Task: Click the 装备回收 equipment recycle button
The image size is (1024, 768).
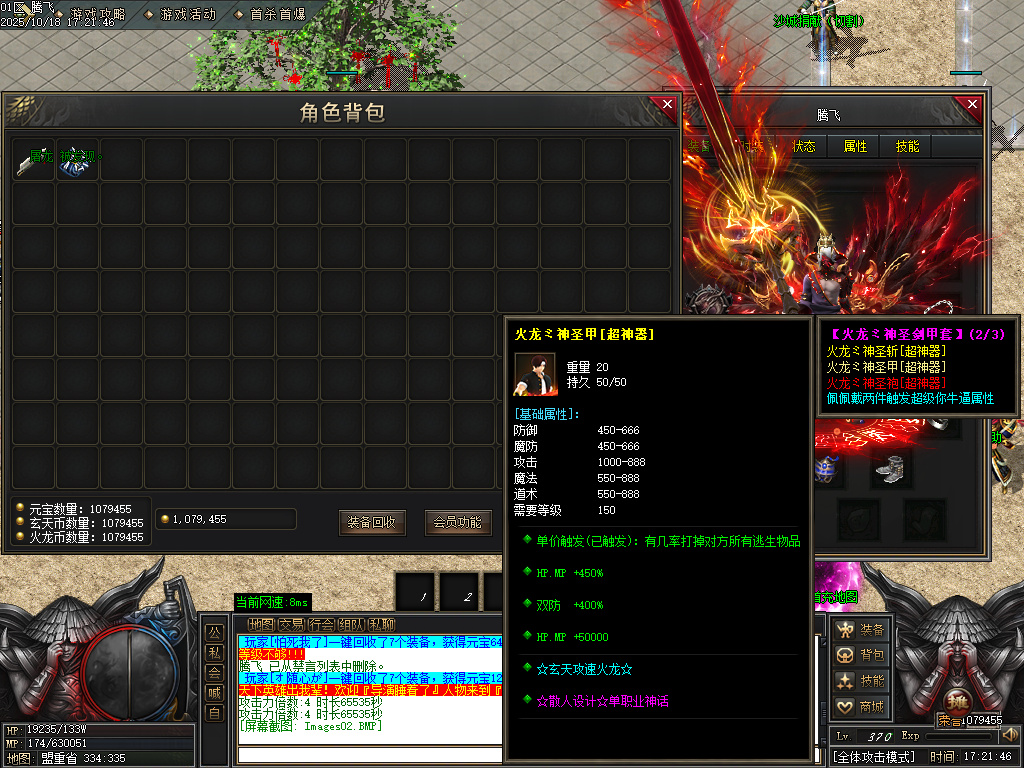Action: click(x=372, y=522)
